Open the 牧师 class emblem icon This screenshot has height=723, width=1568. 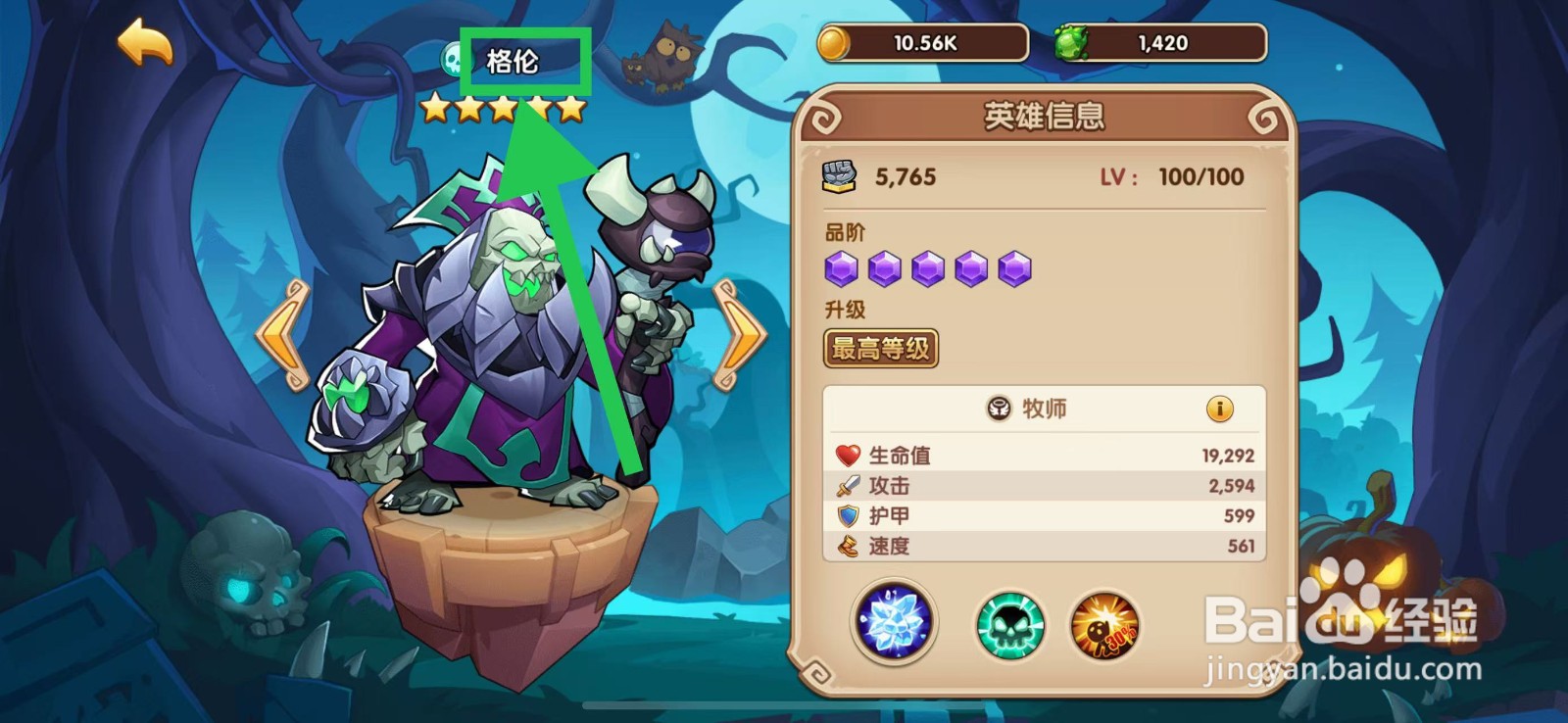(999, 410)
